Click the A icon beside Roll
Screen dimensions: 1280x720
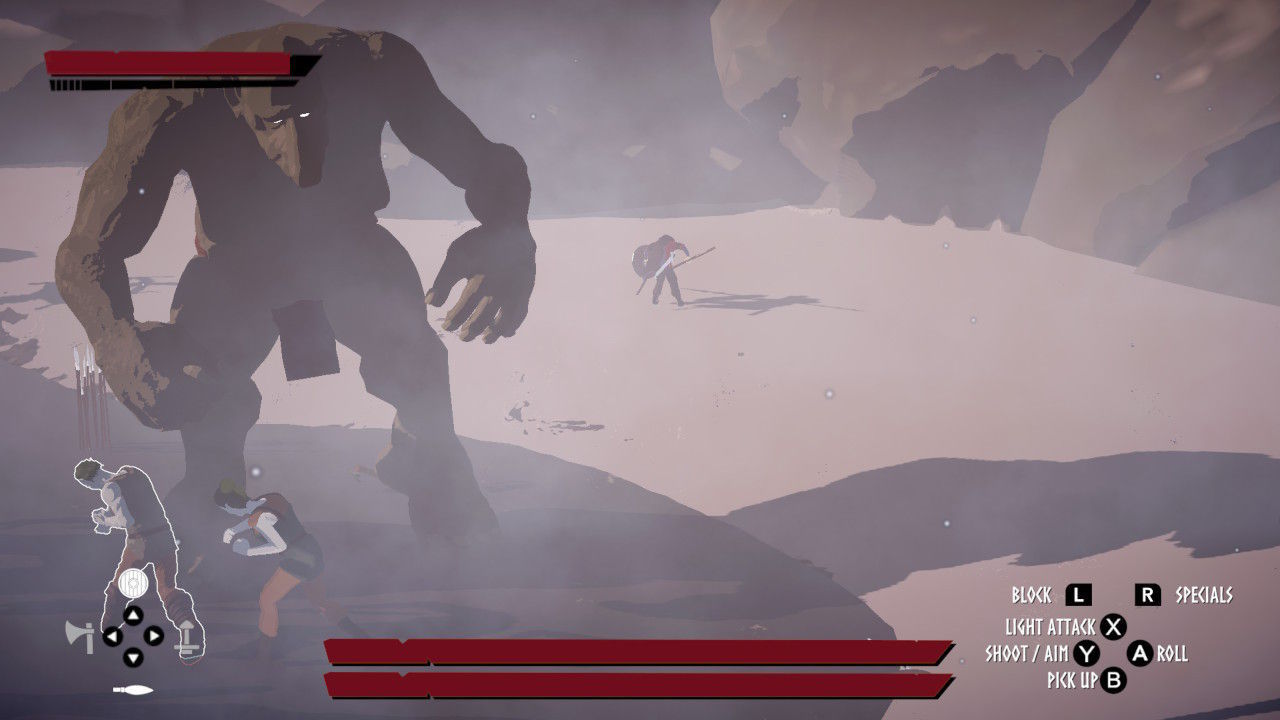point(1139,653)
